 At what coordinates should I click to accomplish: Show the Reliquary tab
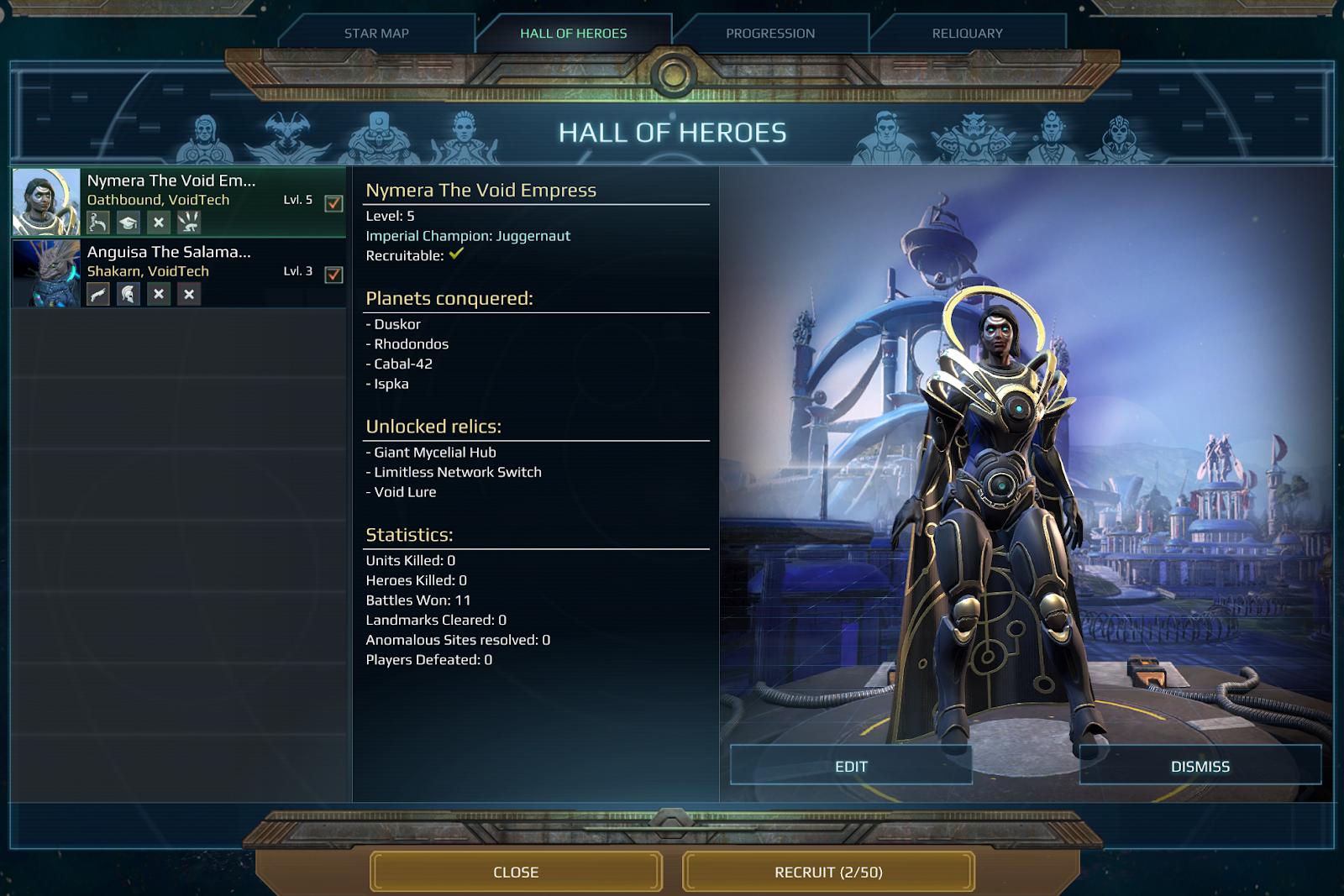(967, 34)
